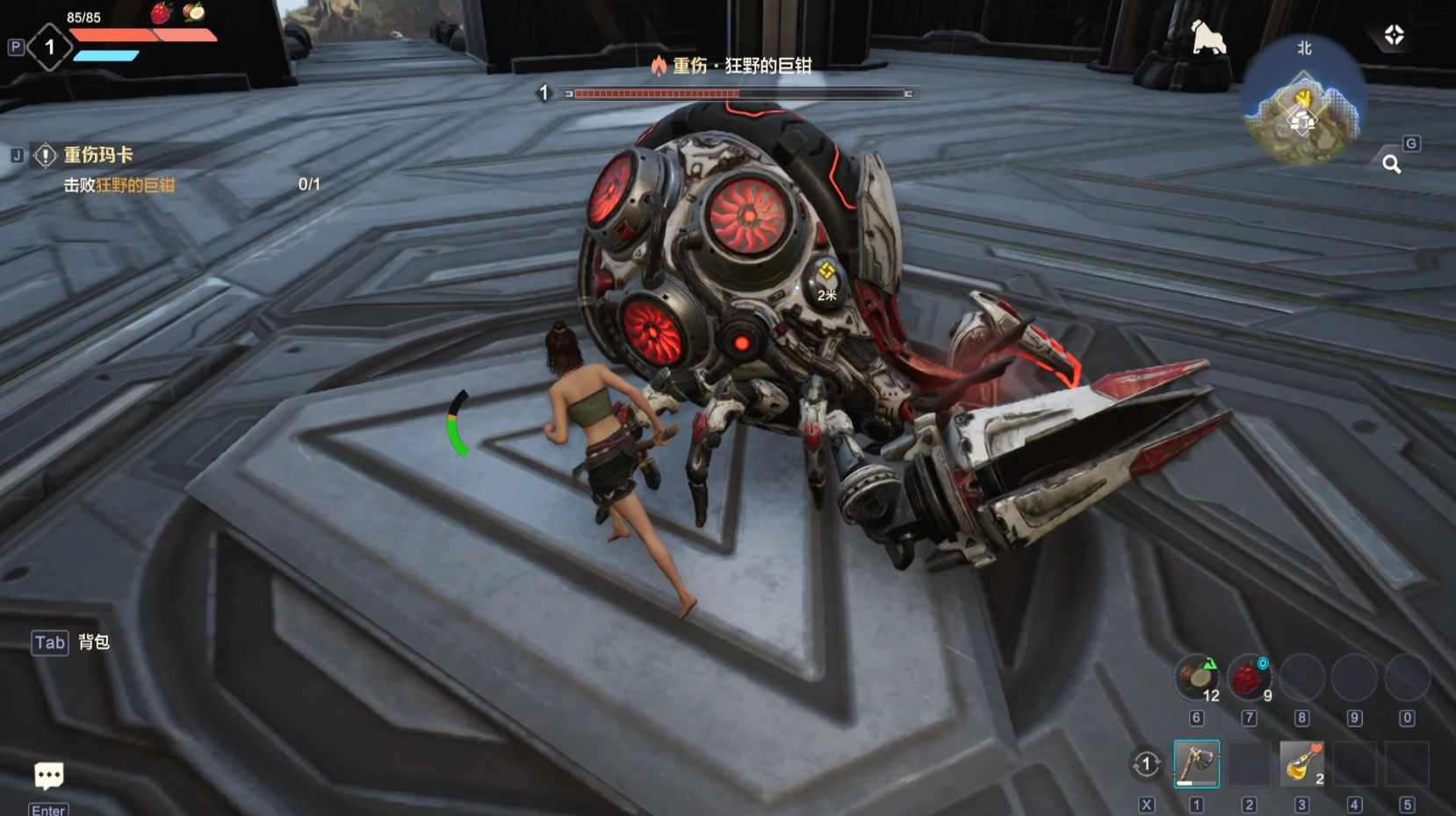1456x816 pixels.
Task: Select the stone axe hotbar slot
Action: click(x=1196, y=763)
